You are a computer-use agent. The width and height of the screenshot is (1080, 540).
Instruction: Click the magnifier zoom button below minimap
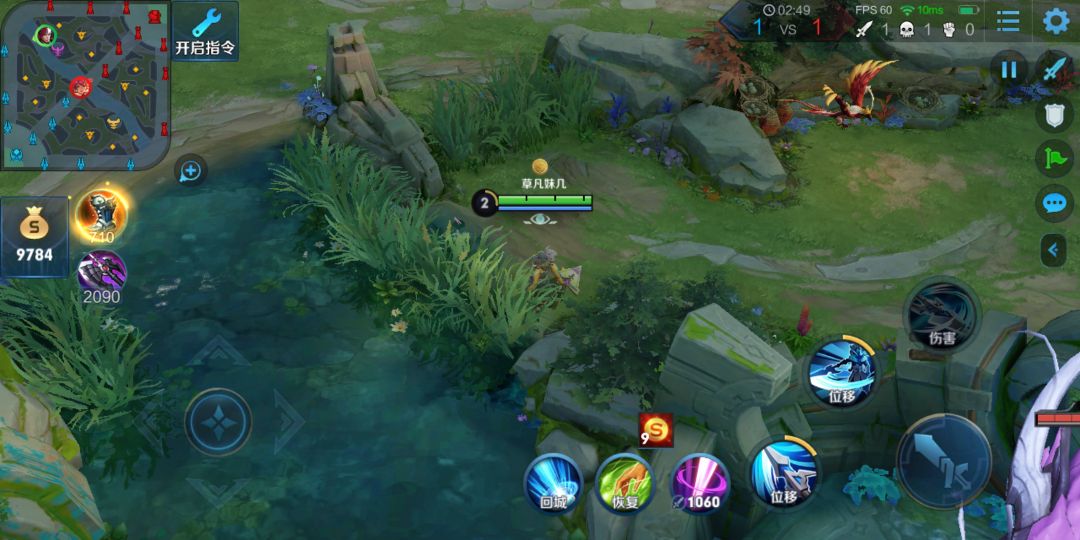pyautogui.click(x=190, y=171)
